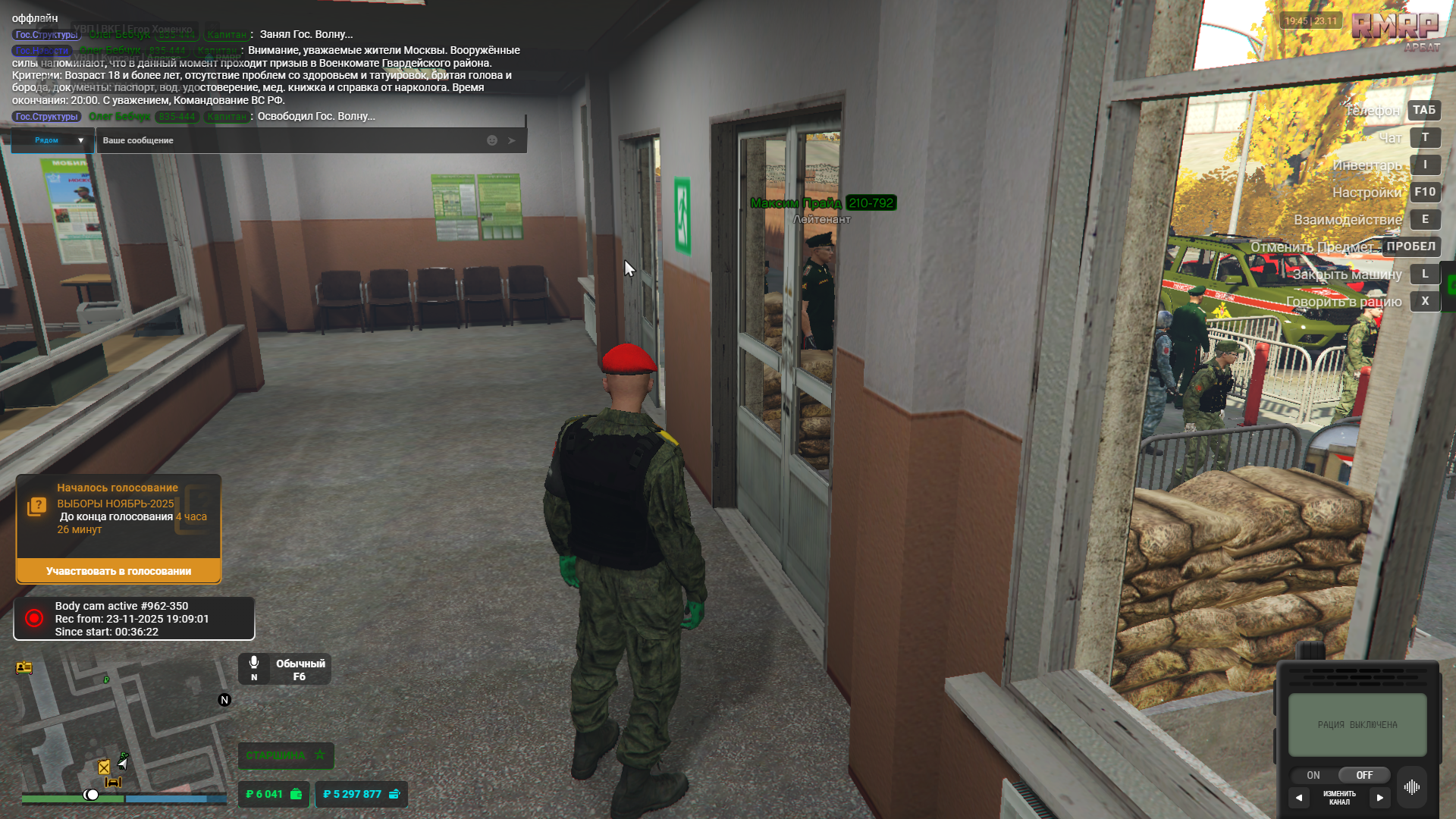Switch the radio to ON
1456x819 pixels.
(x=1313, y=775)
